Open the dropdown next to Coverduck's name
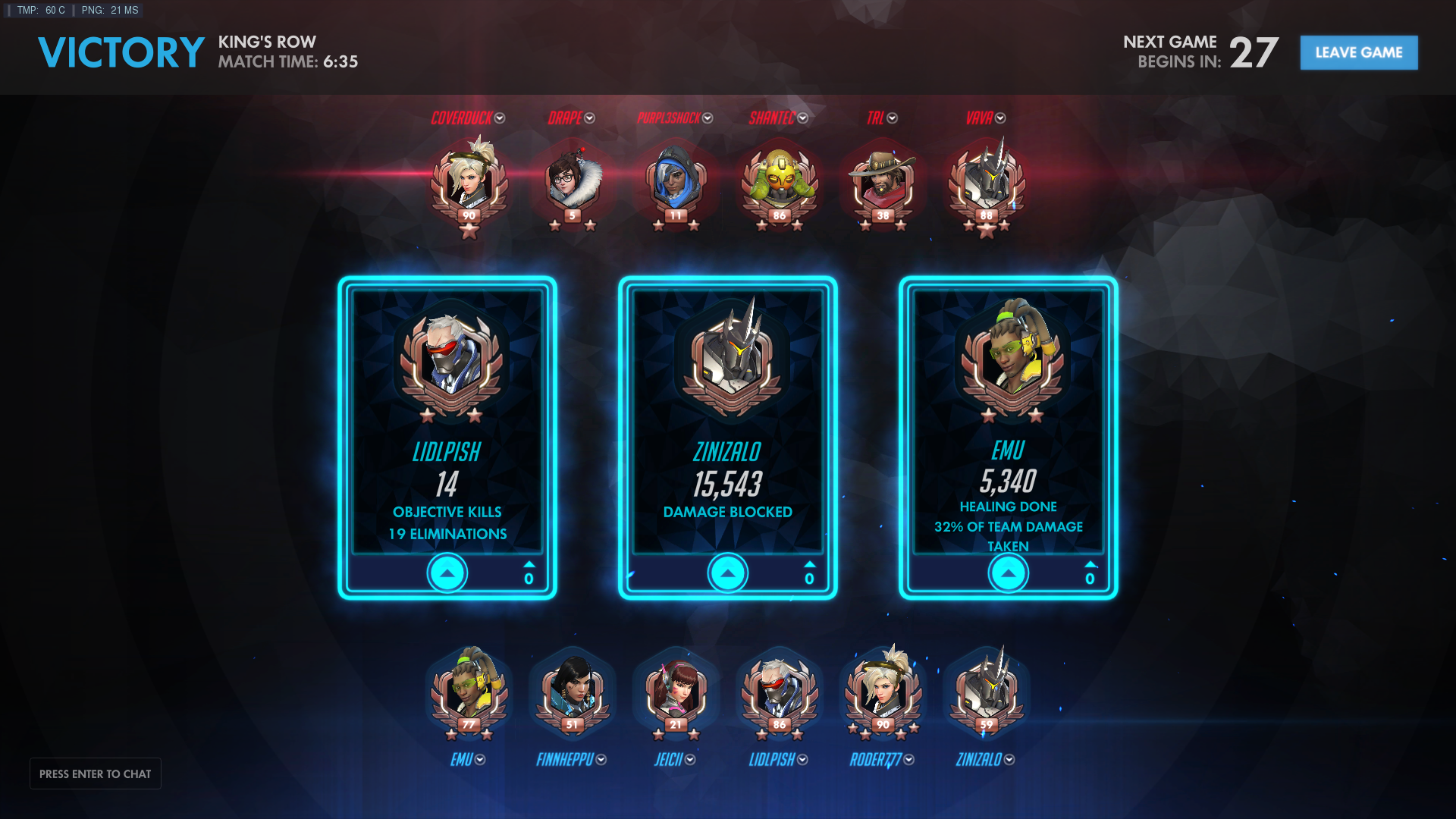Viewport: 1456px width, 819px height. [x=500, y=118]
